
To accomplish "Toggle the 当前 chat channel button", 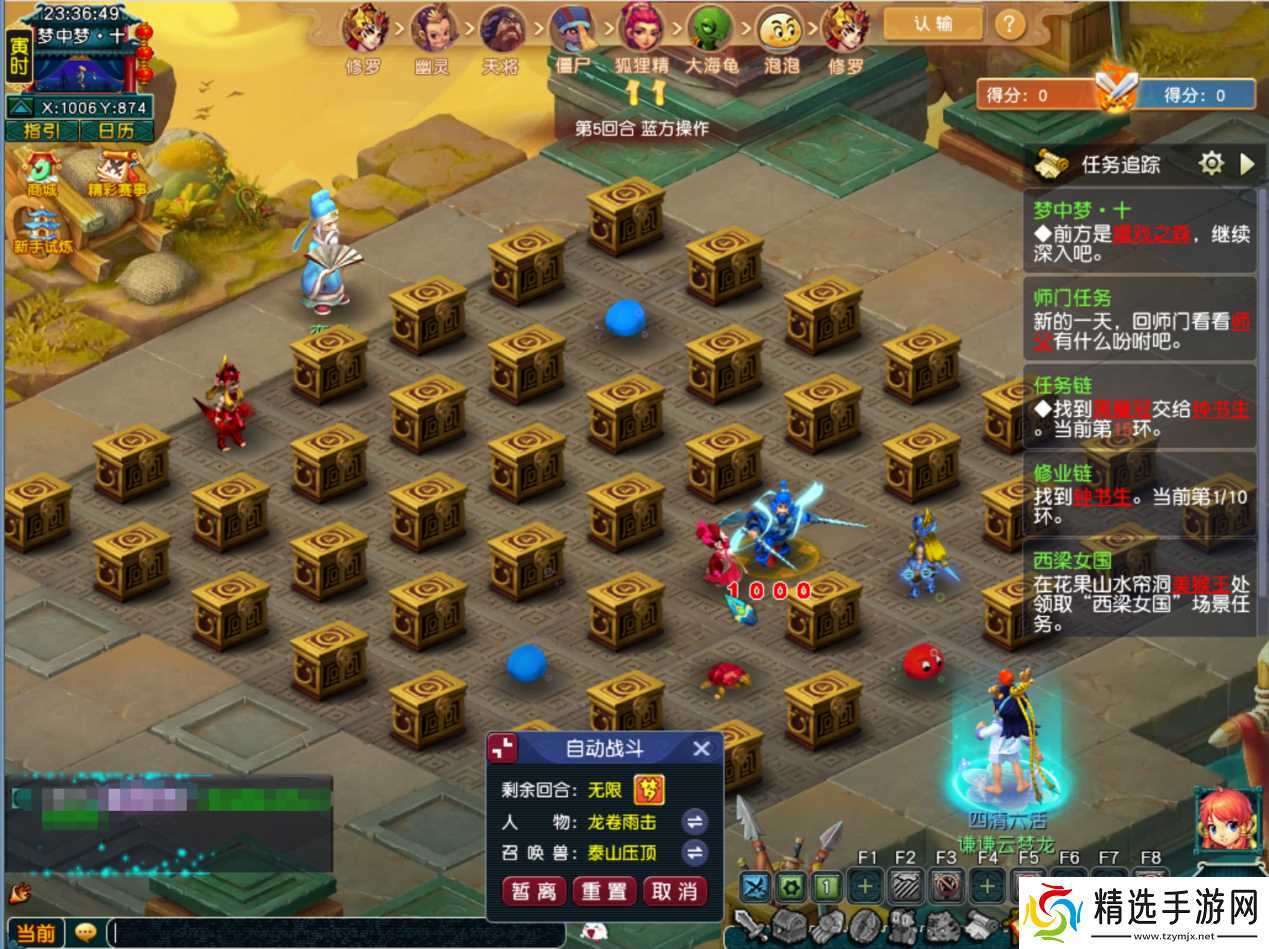I will click(x=34, y=933).
